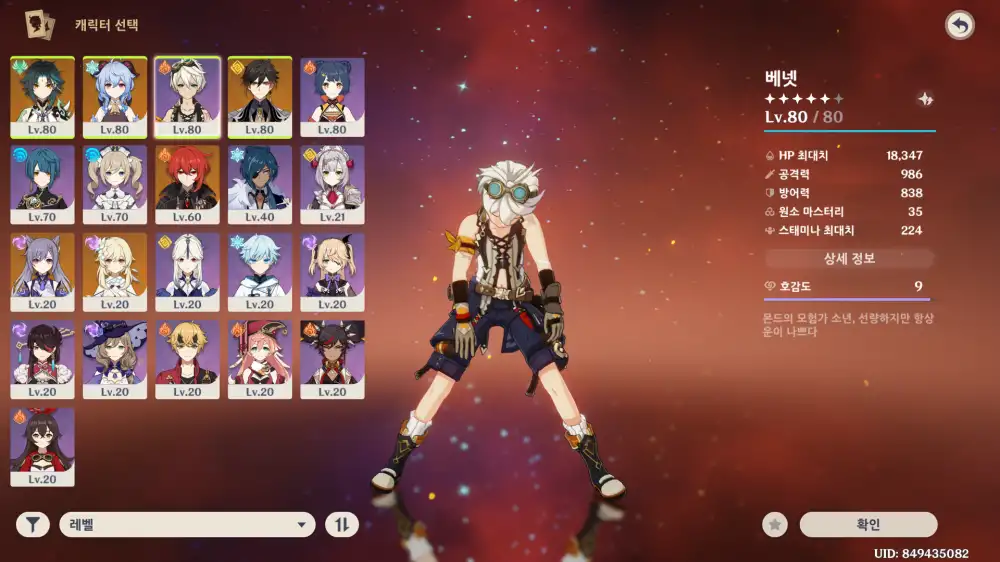Open the character filter funnel button

(32, 524)
